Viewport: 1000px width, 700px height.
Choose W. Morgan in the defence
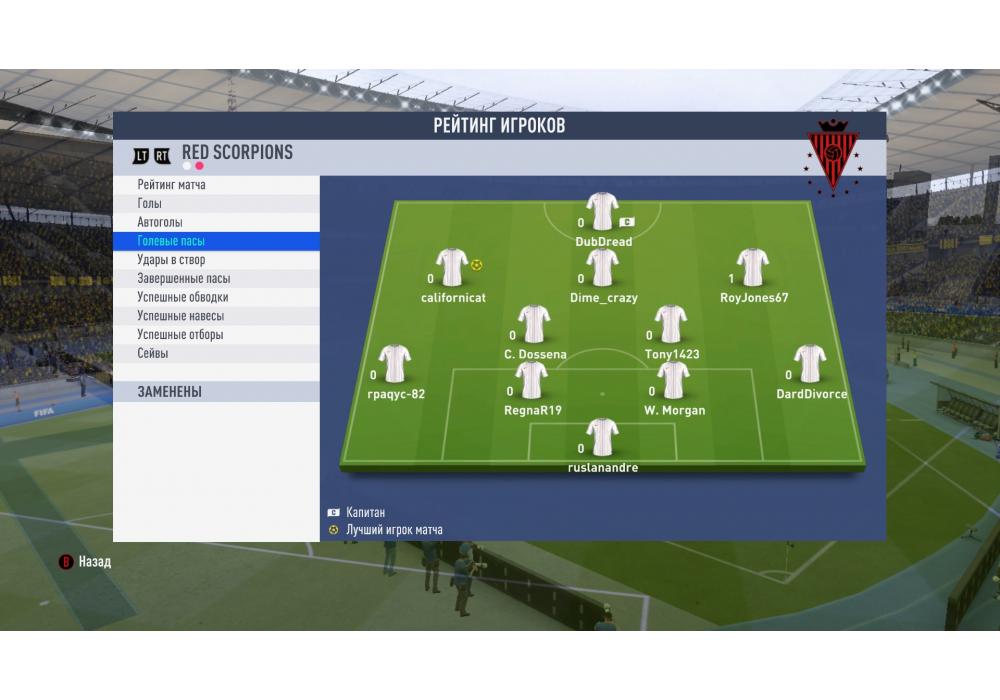click(674, 381)
